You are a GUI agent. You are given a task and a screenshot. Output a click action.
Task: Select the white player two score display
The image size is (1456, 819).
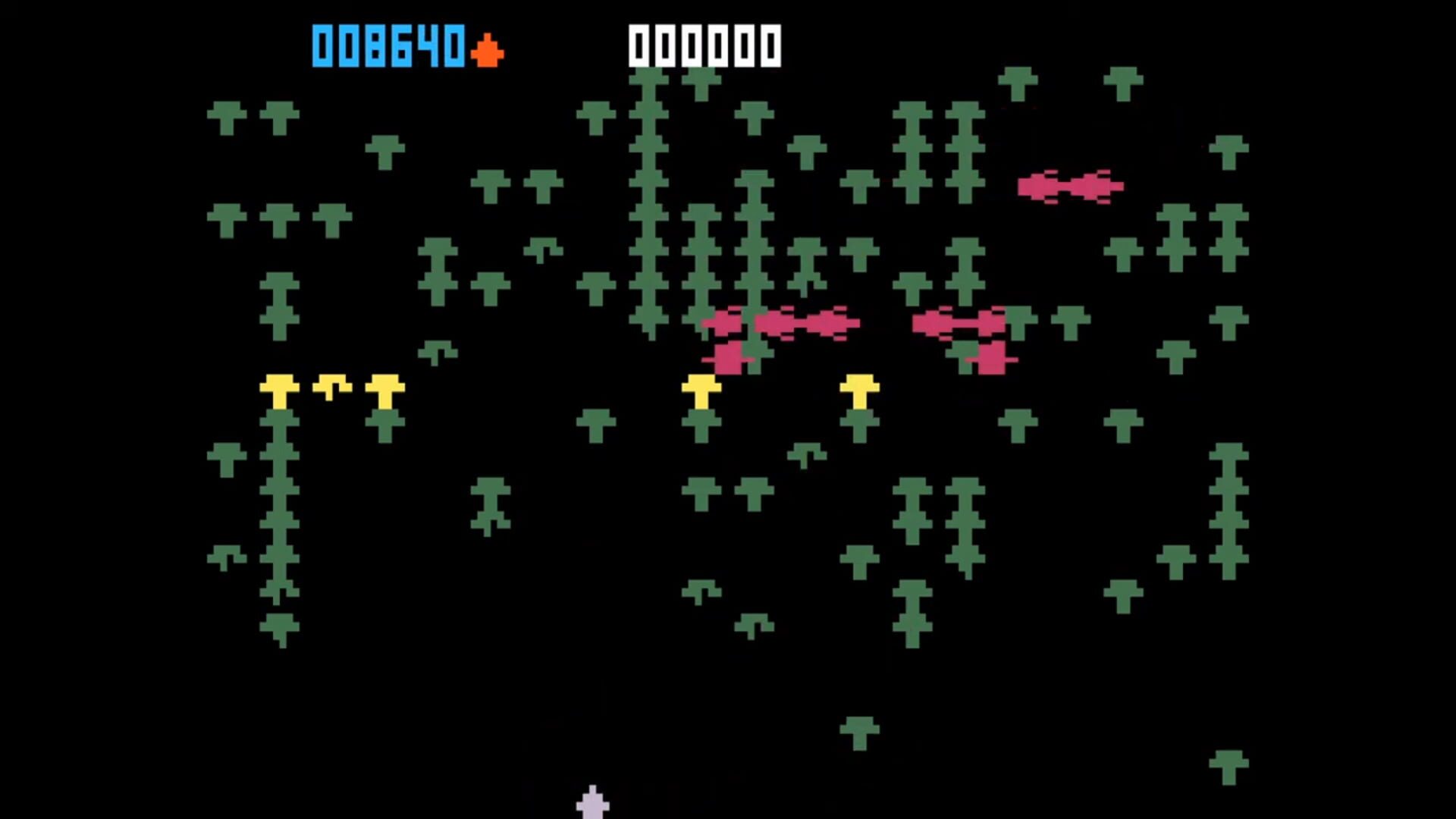coord(704,45)
